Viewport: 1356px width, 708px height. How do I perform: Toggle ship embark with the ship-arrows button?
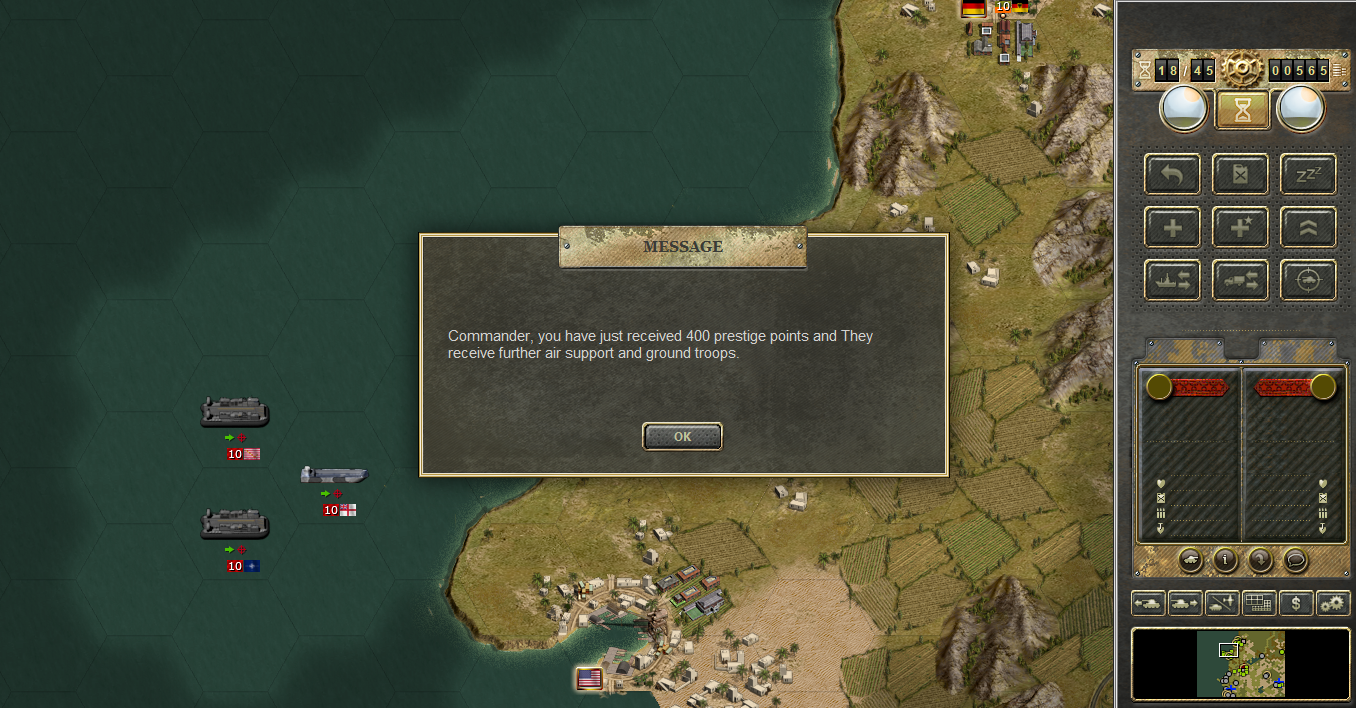coord(1172,280)
